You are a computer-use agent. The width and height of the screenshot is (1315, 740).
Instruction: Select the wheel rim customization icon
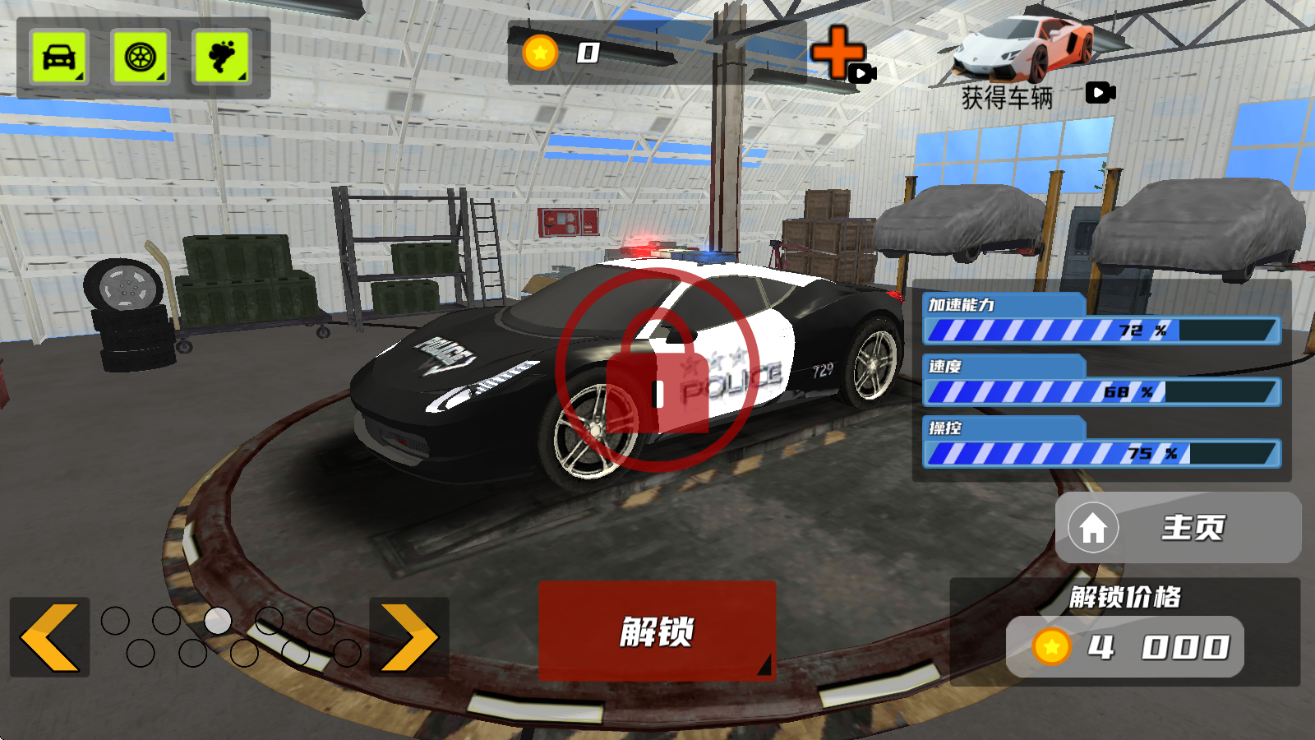[140, 57]
